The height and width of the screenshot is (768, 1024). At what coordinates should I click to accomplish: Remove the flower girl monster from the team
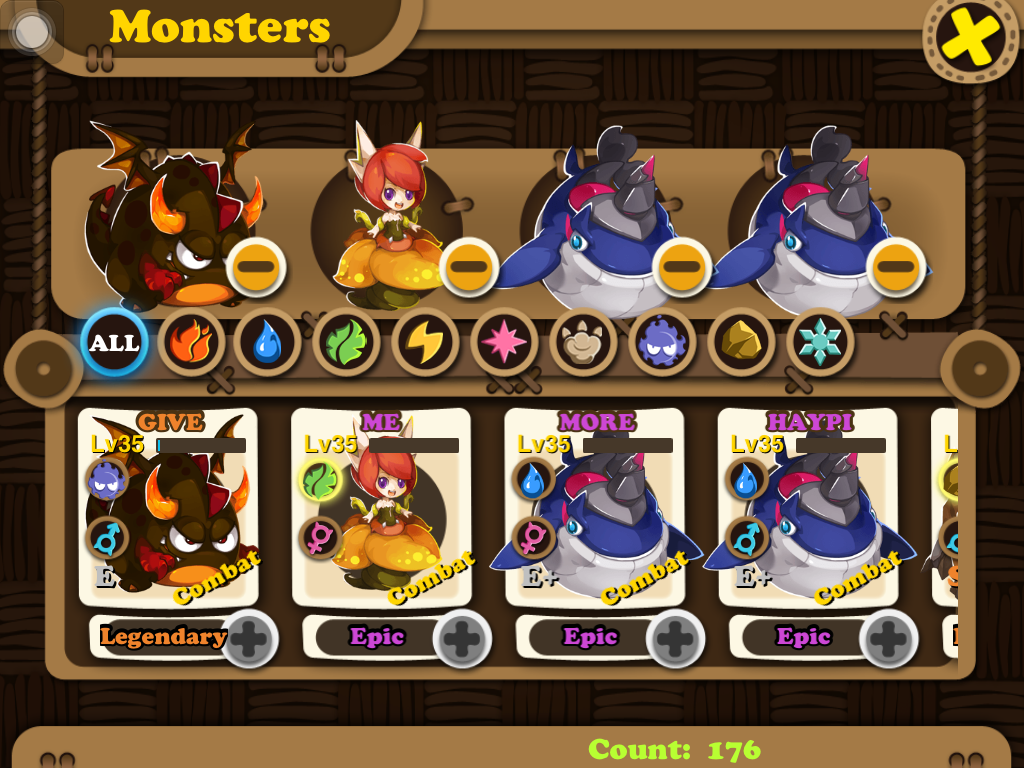click(x=468, y=267)
